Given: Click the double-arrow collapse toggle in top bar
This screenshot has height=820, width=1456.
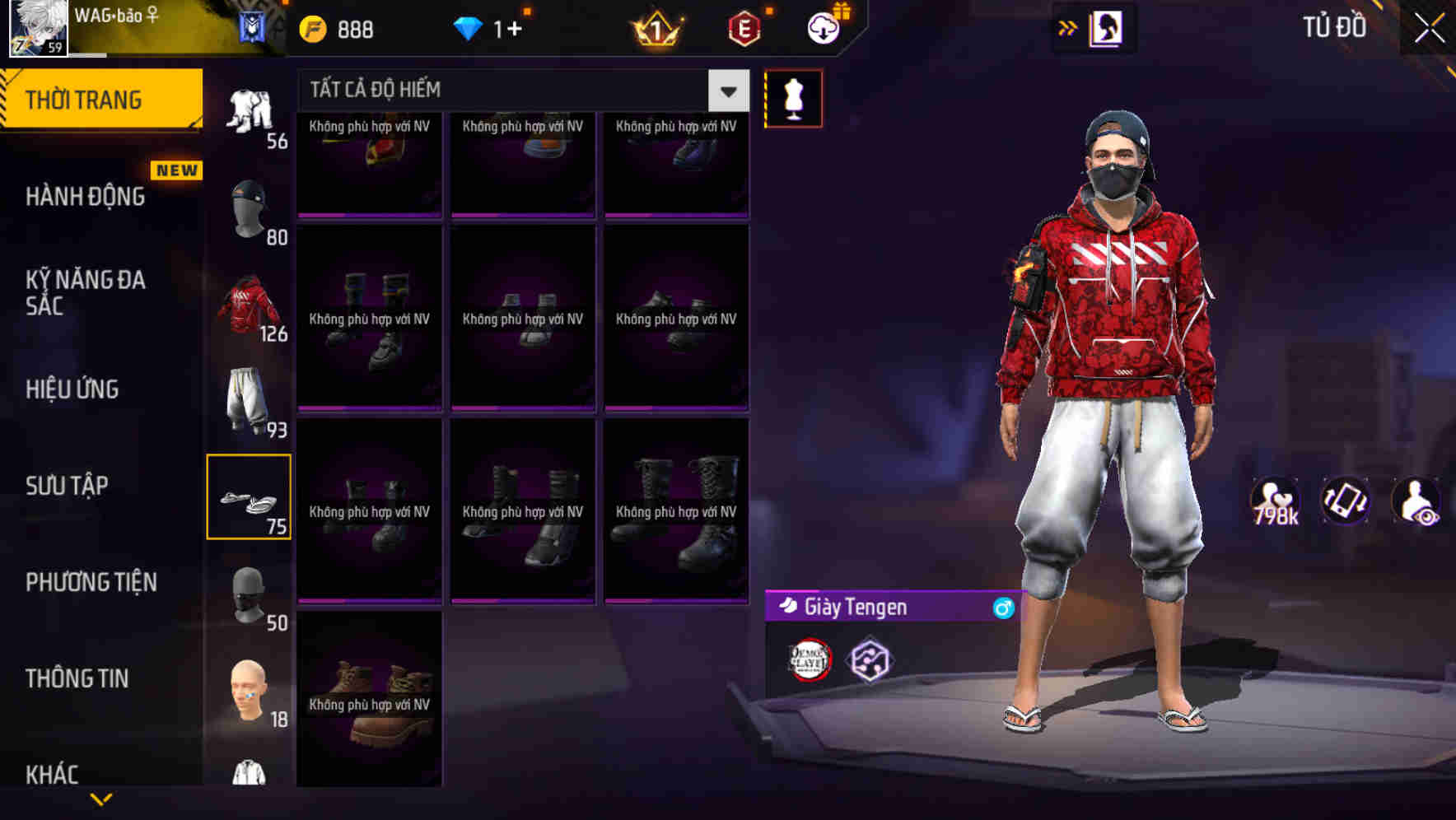Looking at the screenshot, I should (1068, 27).
